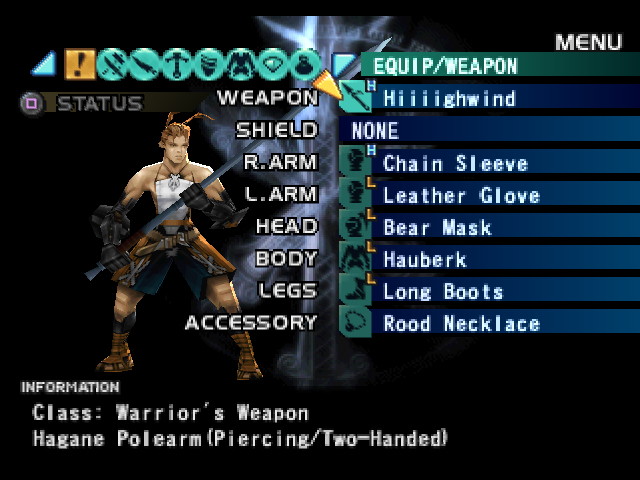This screenshot has width=640, height=480.
Task: Select the Bear Mask head slot
Action: pyautogui.click(x=437, y=227)
